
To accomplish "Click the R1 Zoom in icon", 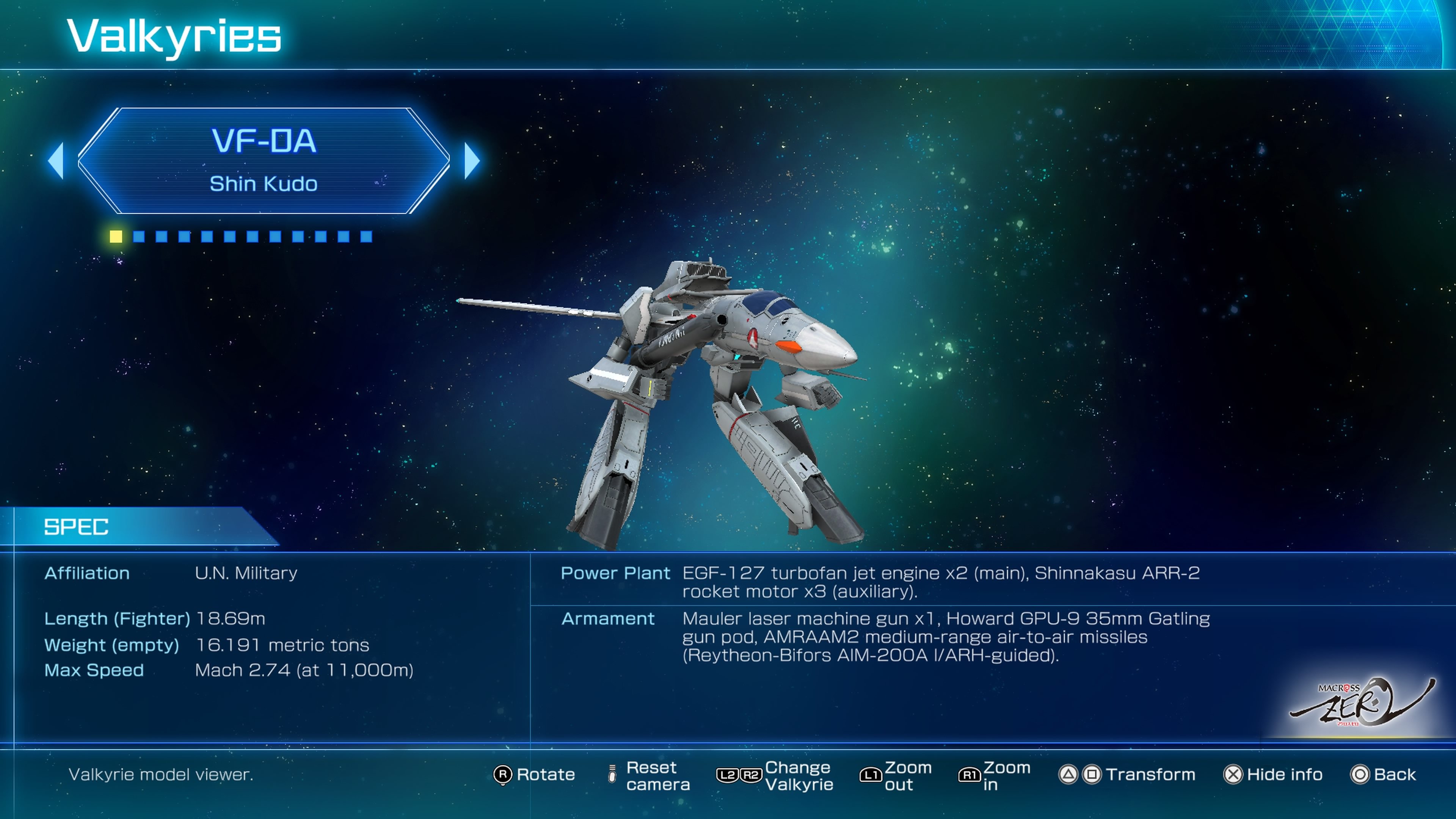I will 970,775.
